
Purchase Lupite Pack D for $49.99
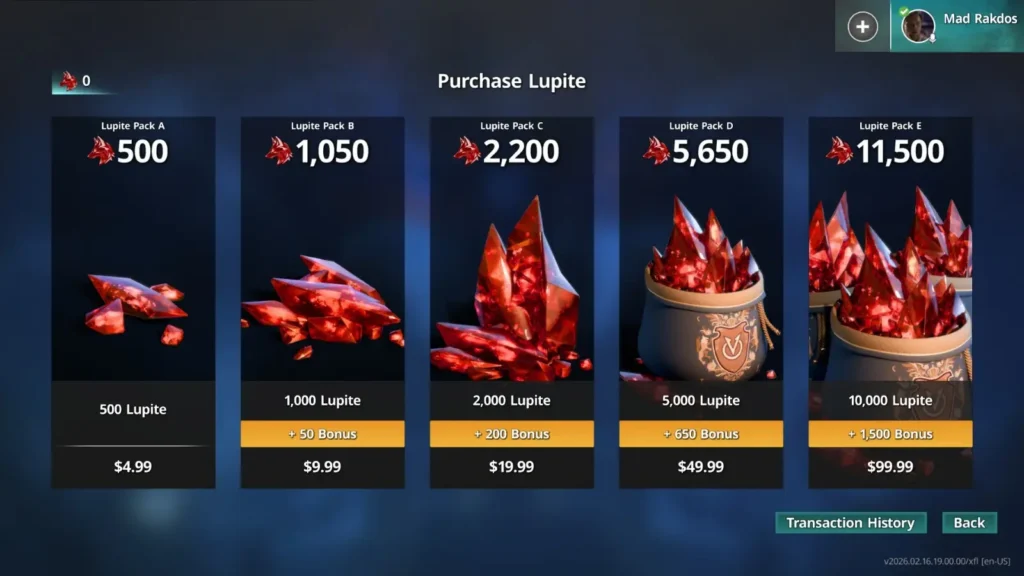pyautogui.click(x=701, y=301)
